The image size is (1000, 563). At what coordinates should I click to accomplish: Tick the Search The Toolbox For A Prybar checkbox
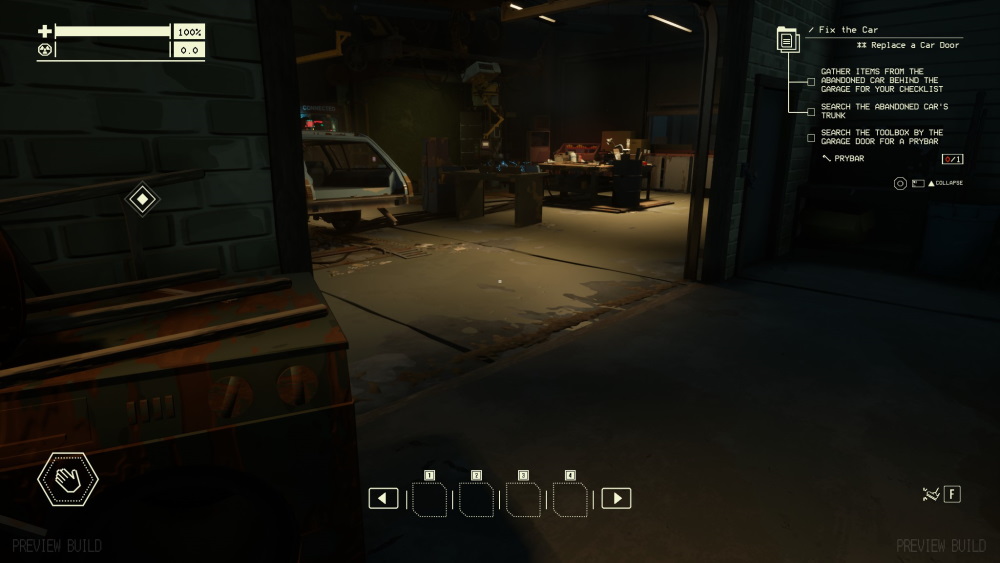811,137
